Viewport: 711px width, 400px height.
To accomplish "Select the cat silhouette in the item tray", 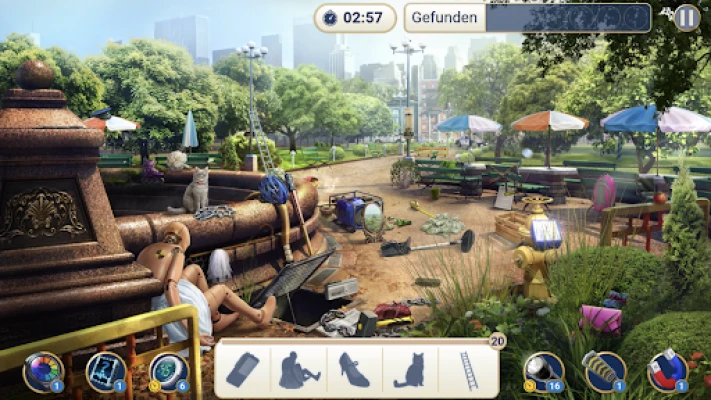I will coord(409,370).
